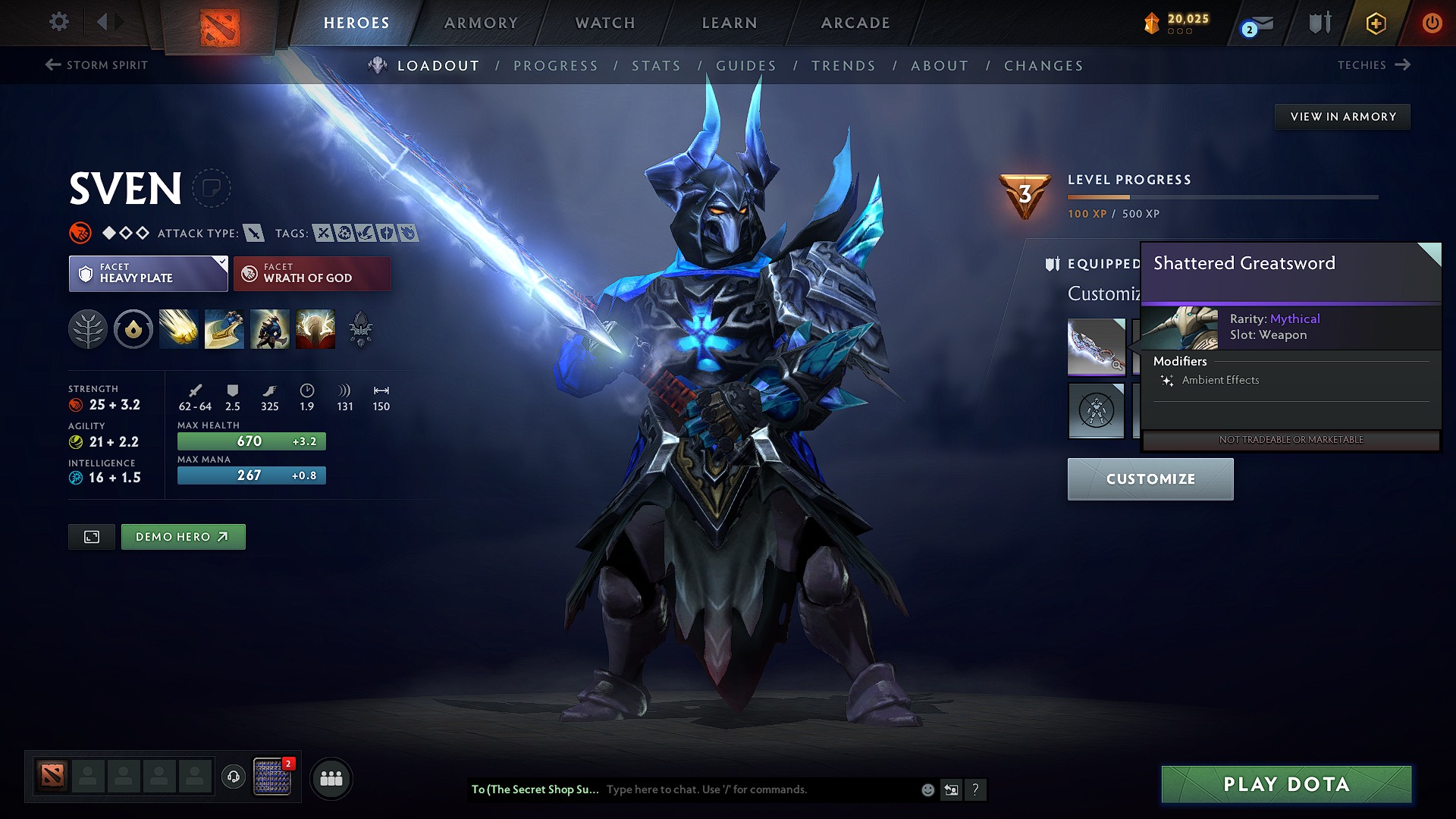This screenshot has height=819, width=1456.
Task: Open the Changes section
Action: tap(1043, 66)
